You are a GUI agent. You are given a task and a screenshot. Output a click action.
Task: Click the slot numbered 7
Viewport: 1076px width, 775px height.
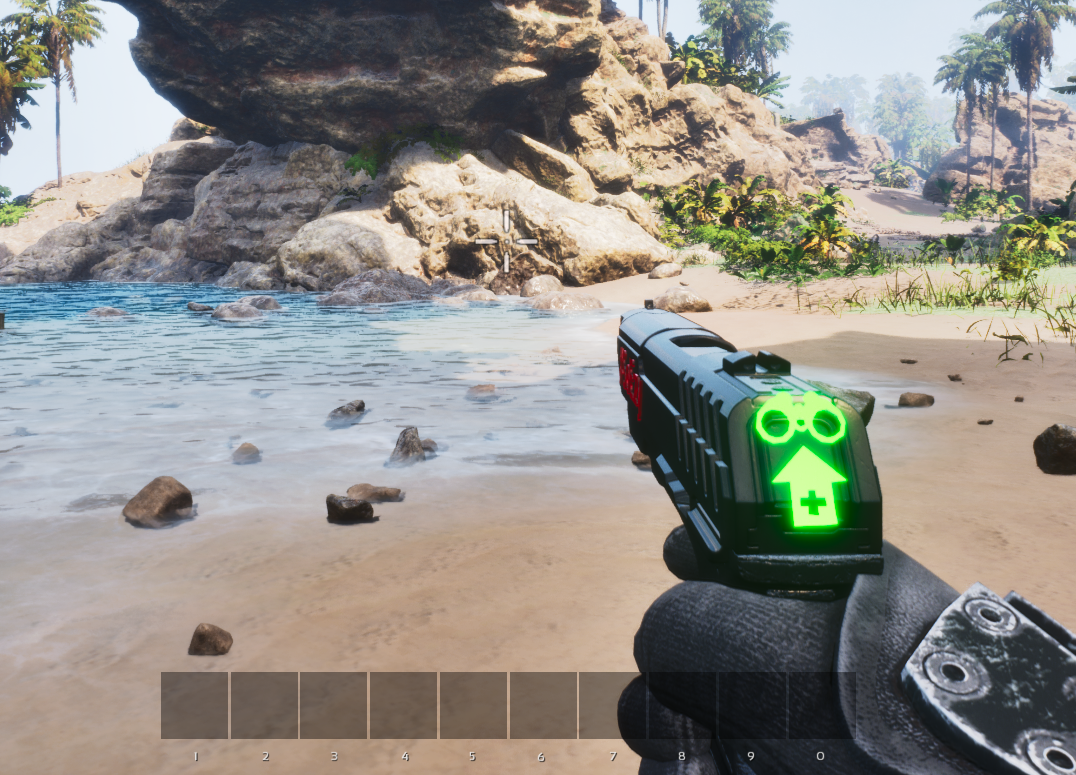(613, 705)
